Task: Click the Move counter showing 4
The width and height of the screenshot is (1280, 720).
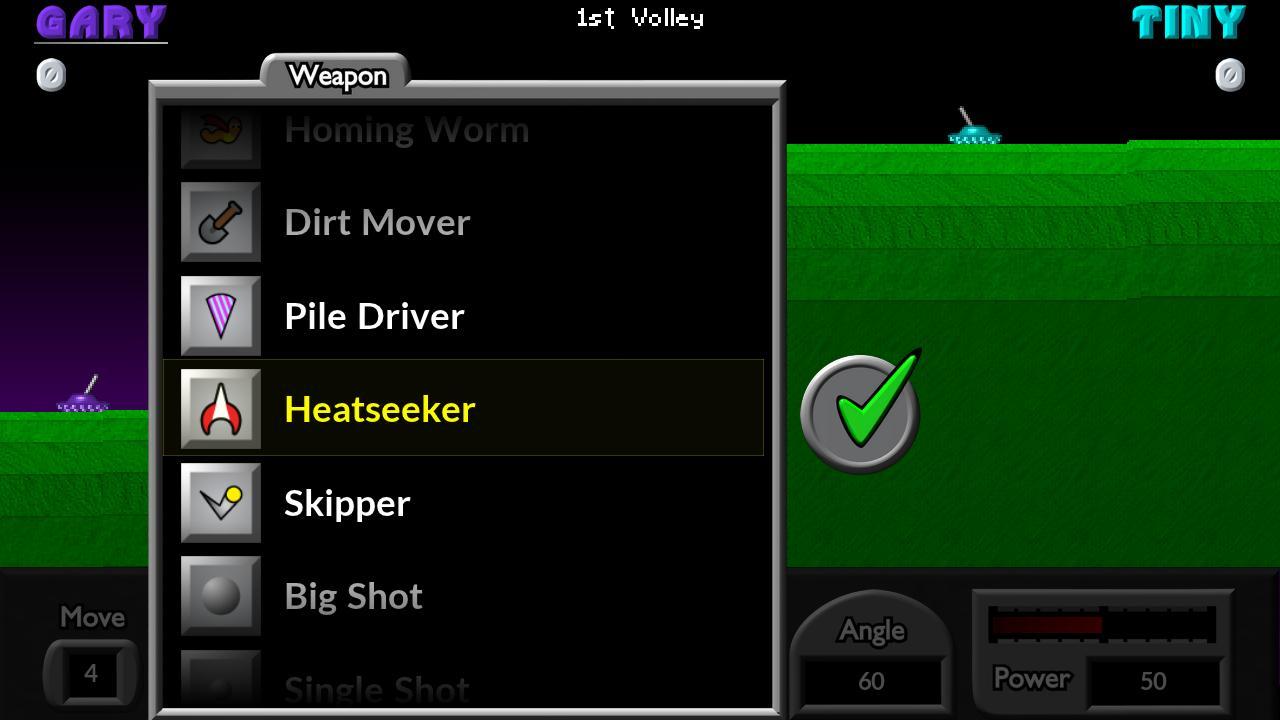Action: click(90, 673)
